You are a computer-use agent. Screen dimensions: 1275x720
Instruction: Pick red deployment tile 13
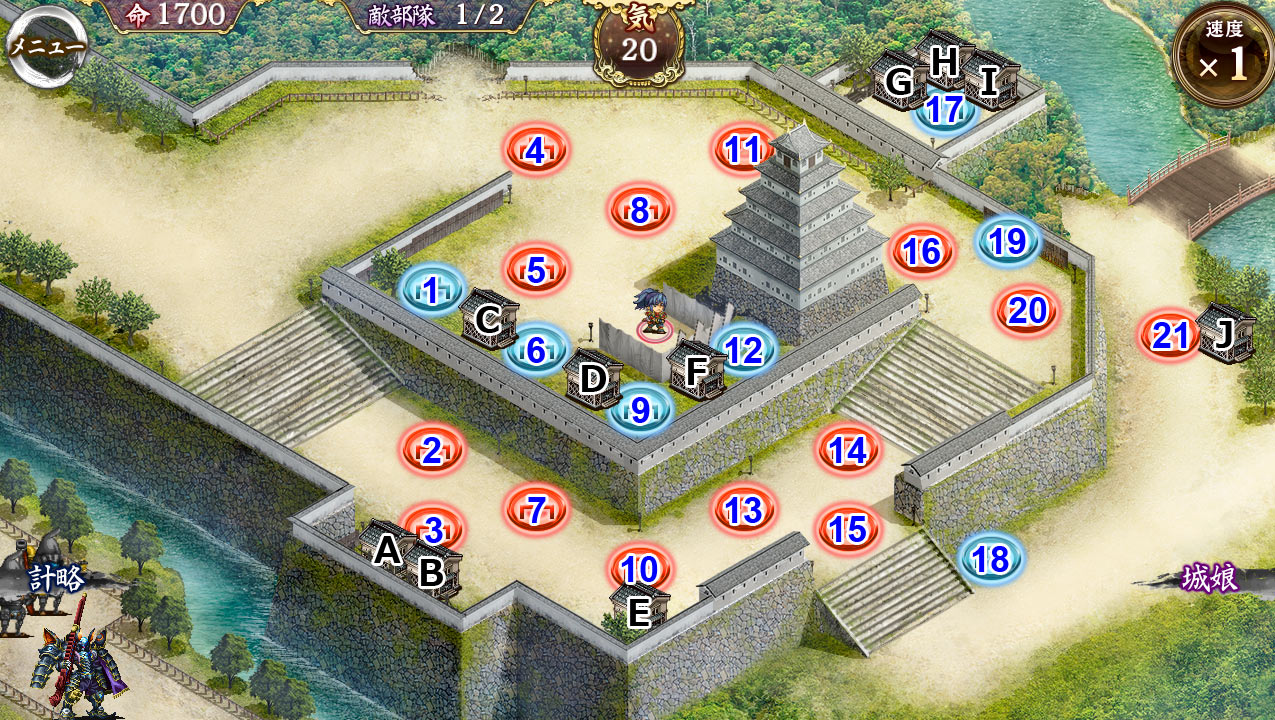tap(744, 510)
